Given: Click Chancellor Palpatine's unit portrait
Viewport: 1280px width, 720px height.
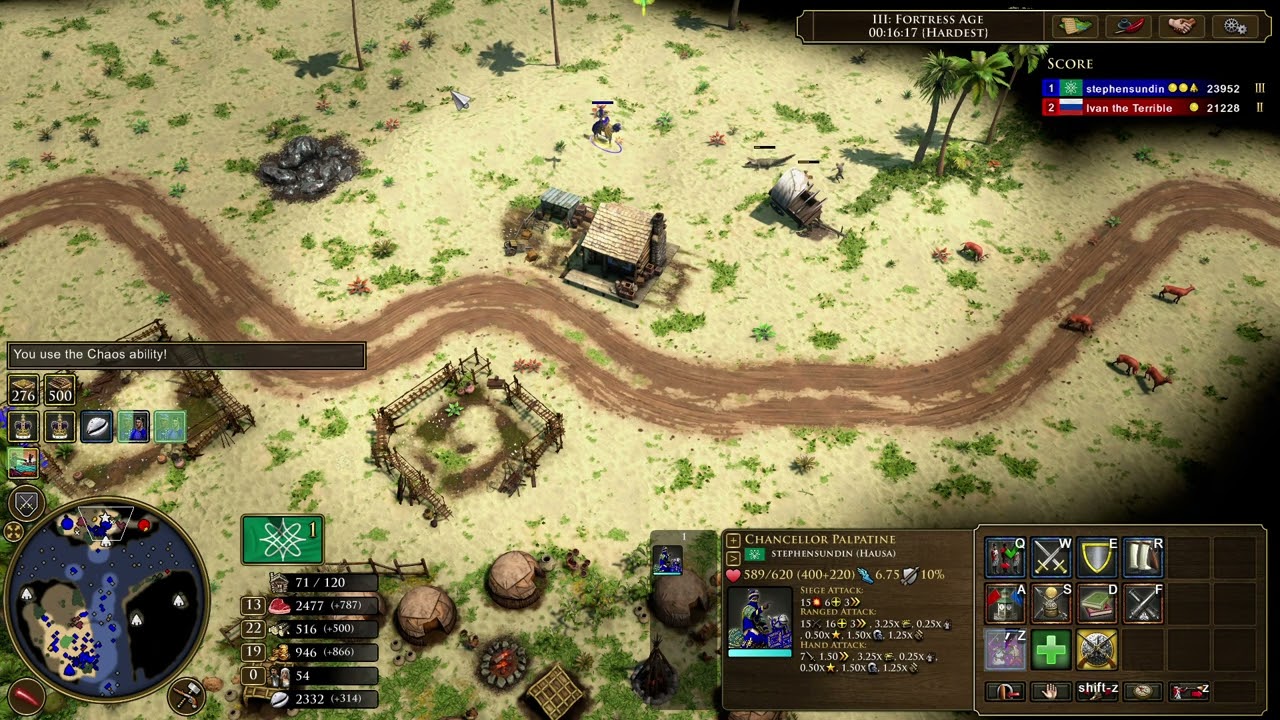Looking at the screenshot, I should click(760, 618).
